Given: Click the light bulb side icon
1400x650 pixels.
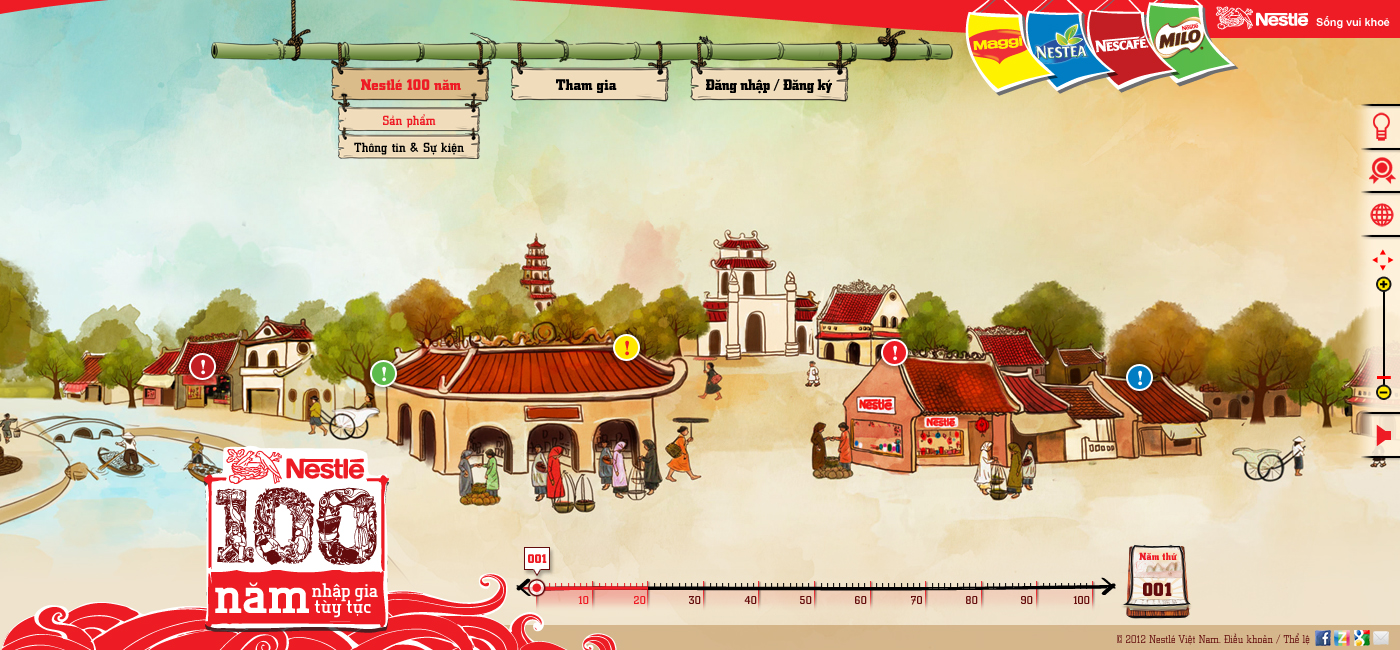Looking at the screenshot, I should pos(1381,127).
